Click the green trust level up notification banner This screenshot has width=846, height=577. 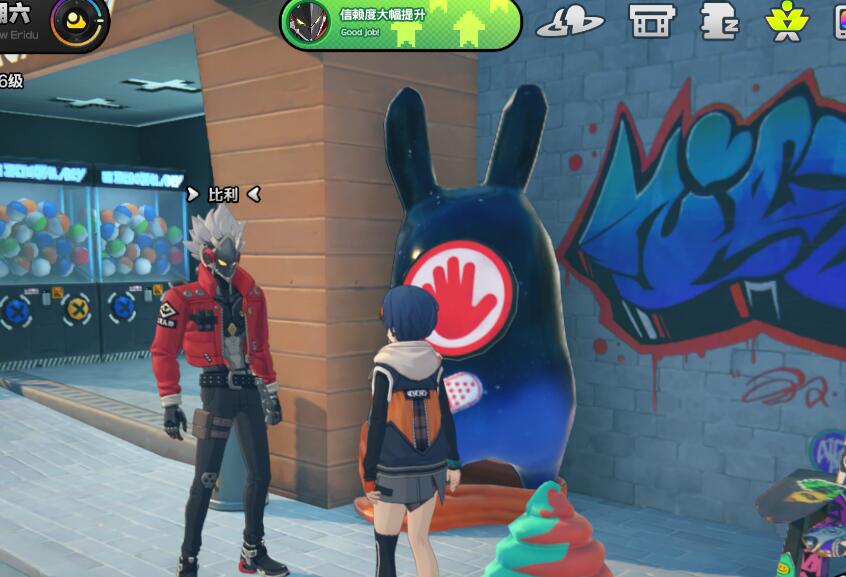coord(400,23)
